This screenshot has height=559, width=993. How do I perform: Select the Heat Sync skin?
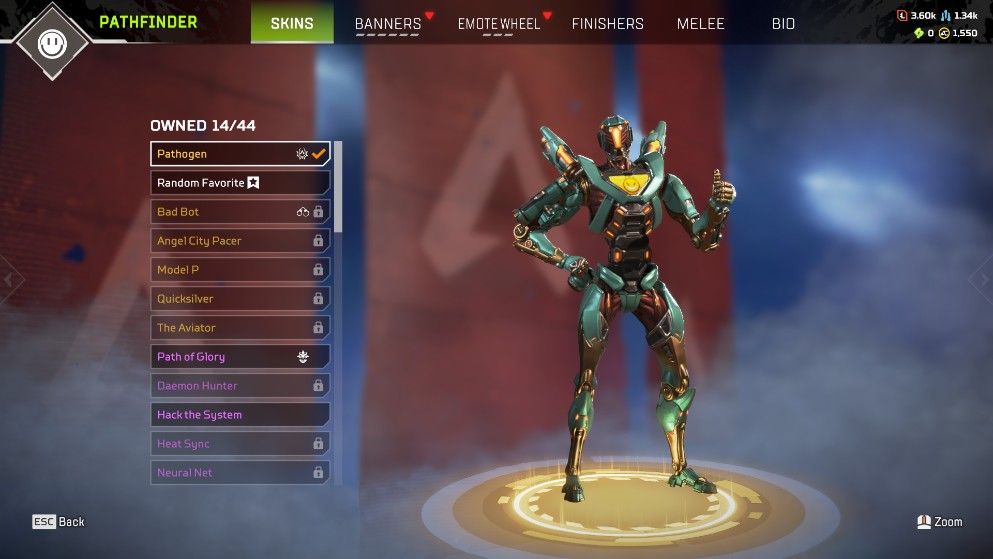240,444
